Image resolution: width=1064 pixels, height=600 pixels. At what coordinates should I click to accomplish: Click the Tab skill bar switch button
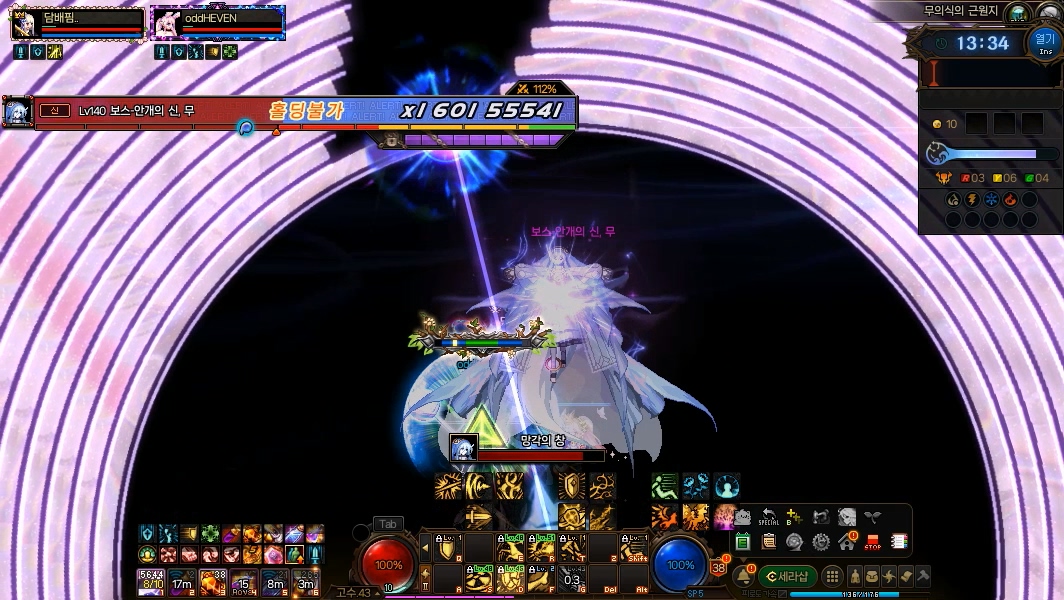387,524
